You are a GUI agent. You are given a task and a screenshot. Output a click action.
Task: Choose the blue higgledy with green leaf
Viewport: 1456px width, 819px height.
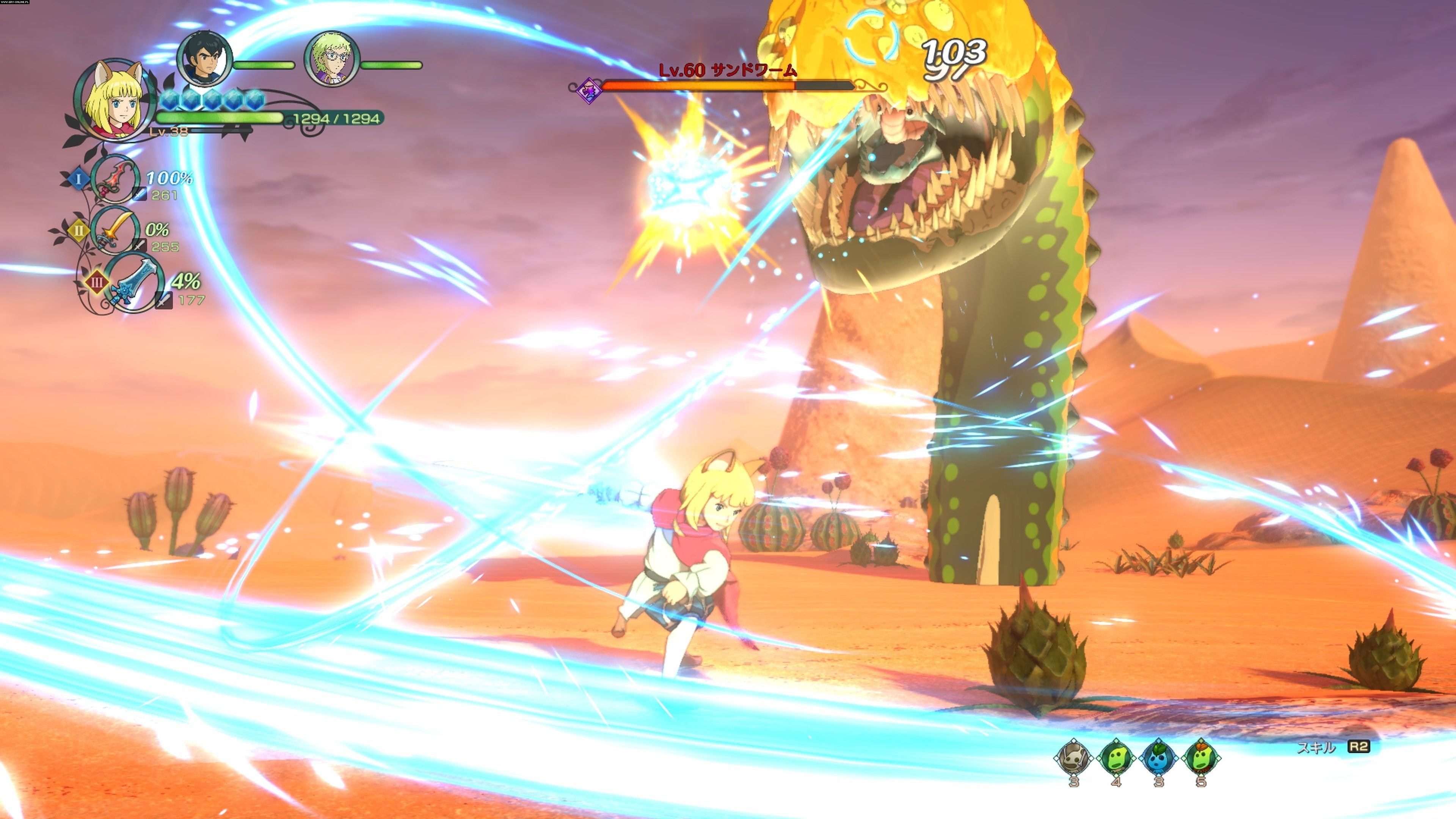pyautogui.click(x=1159, y=758)
